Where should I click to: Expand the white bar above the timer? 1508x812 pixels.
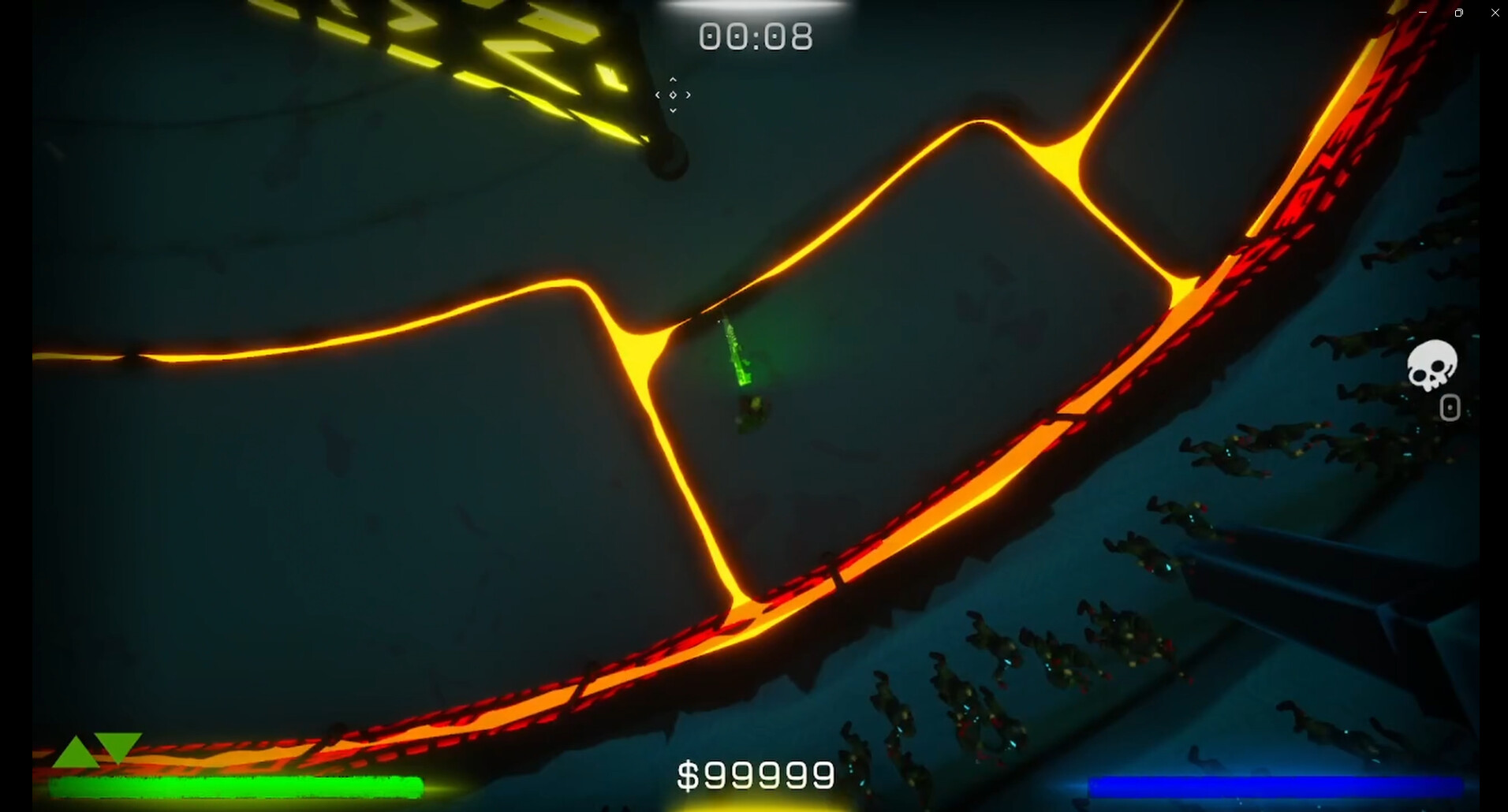tap(754, 6)
